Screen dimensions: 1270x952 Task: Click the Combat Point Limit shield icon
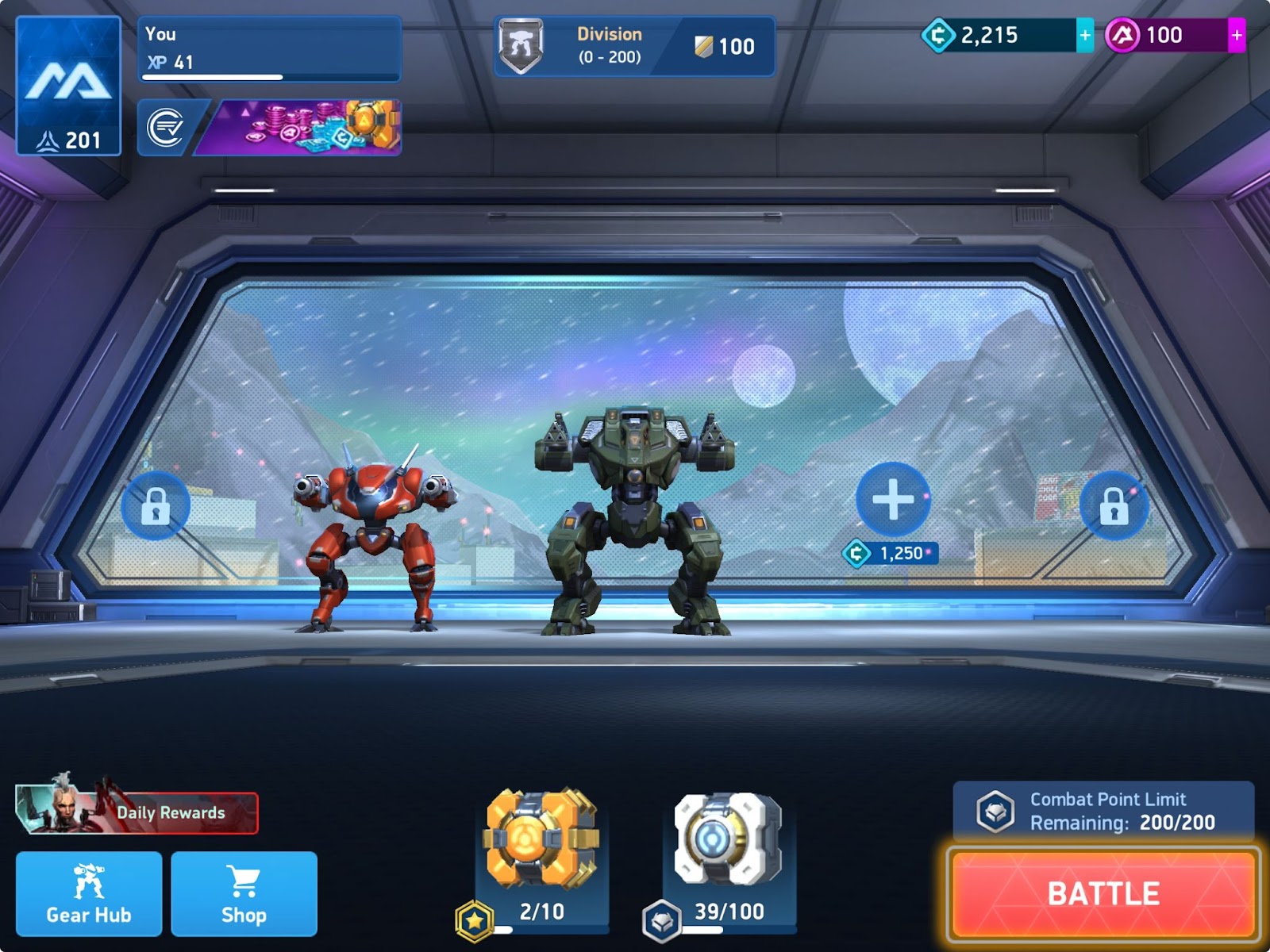coord(995,809)
